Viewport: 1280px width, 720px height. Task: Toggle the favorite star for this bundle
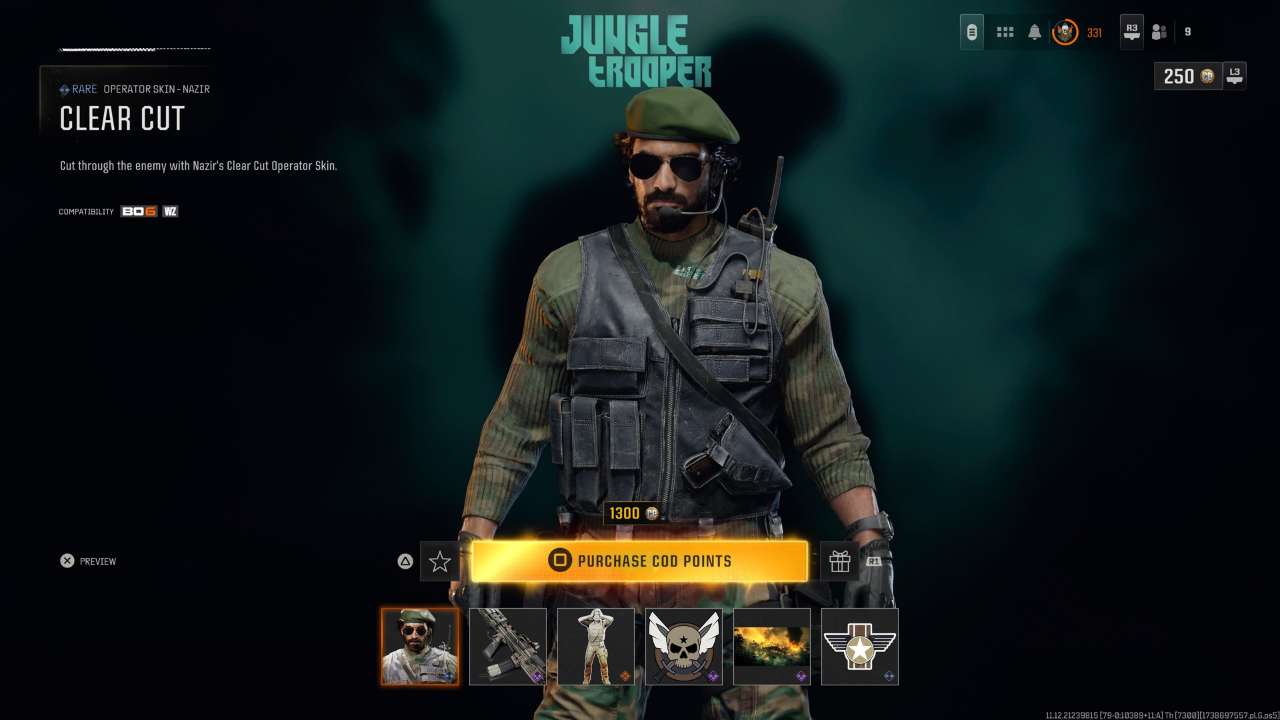tap(439, 561)
